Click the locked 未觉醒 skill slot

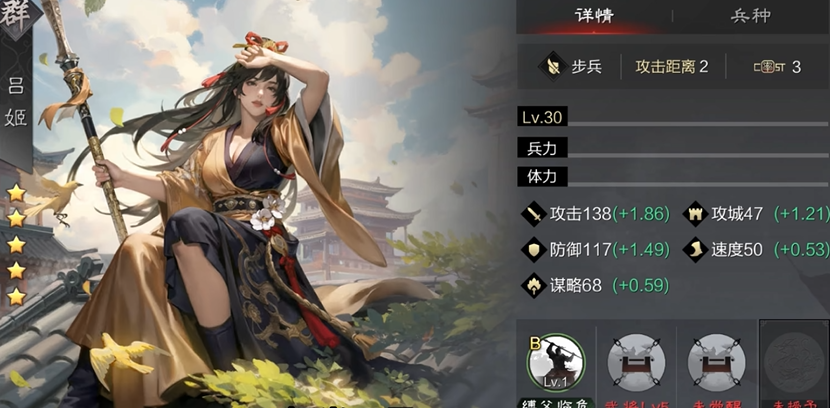click(x=716, y=362)
